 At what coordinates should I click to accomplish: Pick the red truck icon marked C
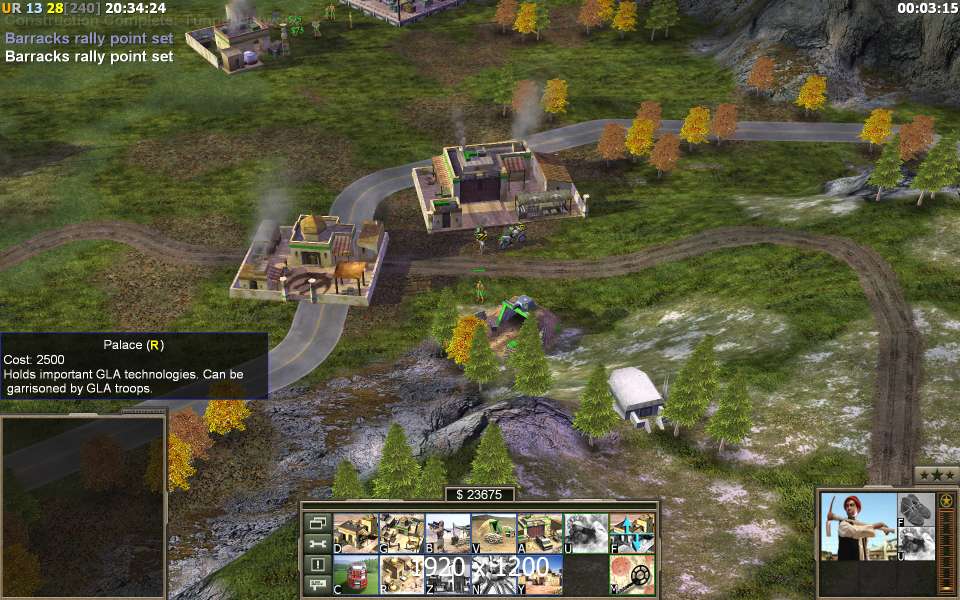[354, 574]
